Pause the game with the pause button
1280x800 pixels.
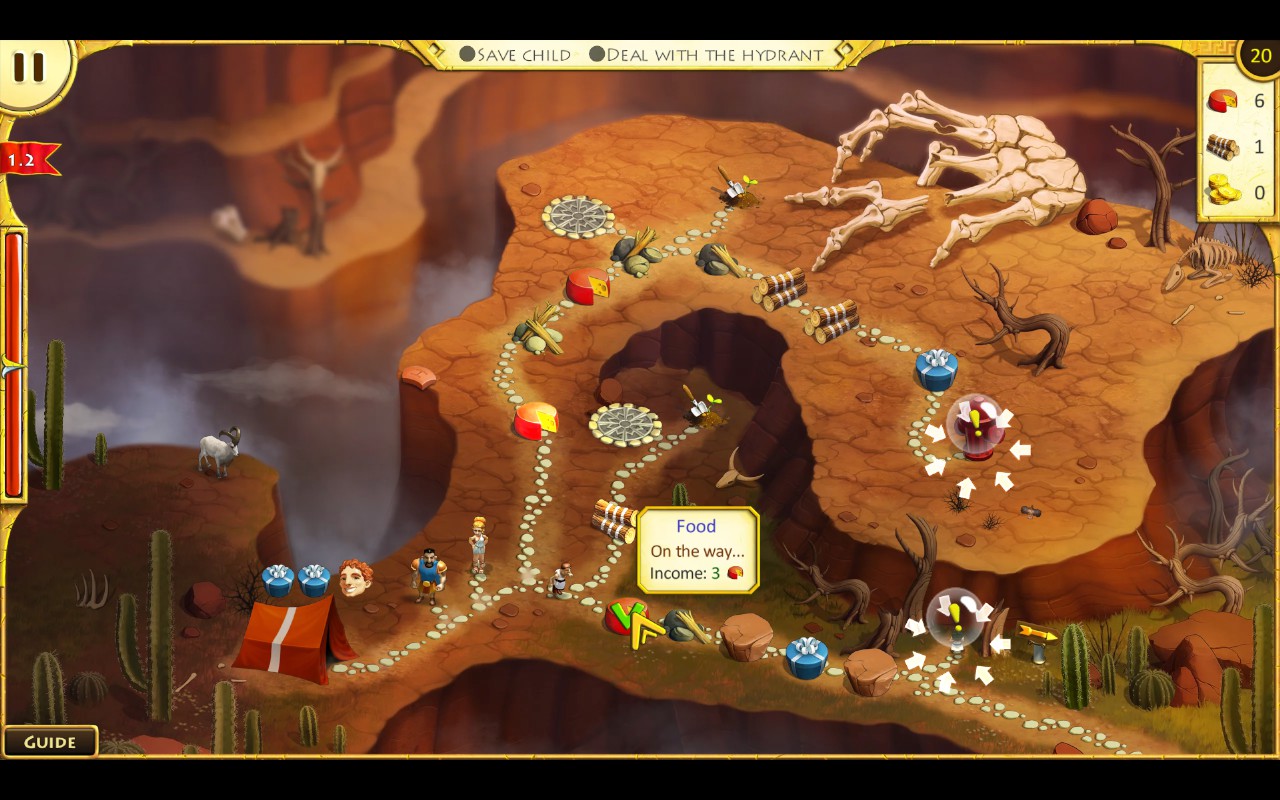coord(29,67)
